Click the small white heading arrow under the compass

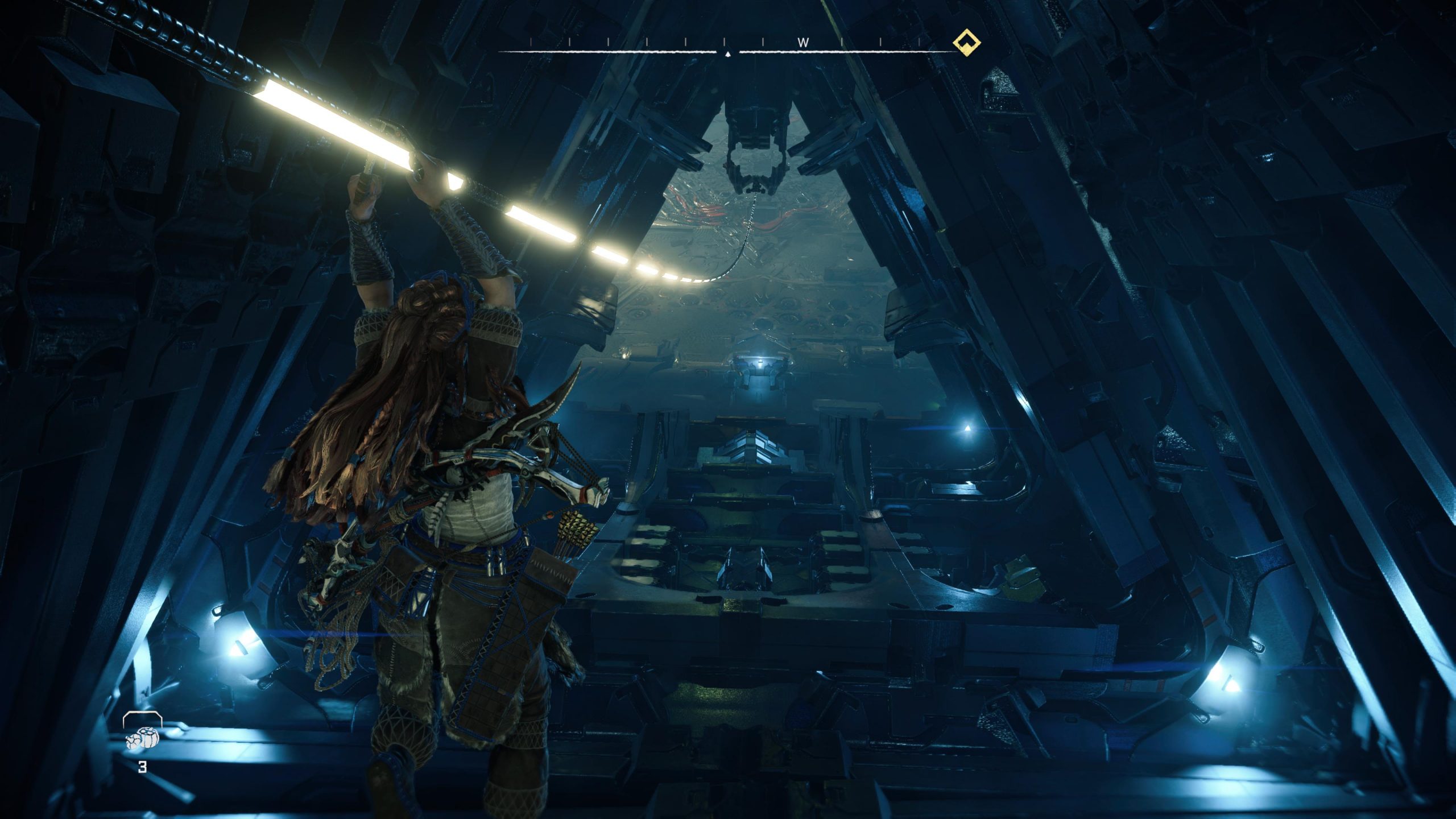click(x=727, y=55)
